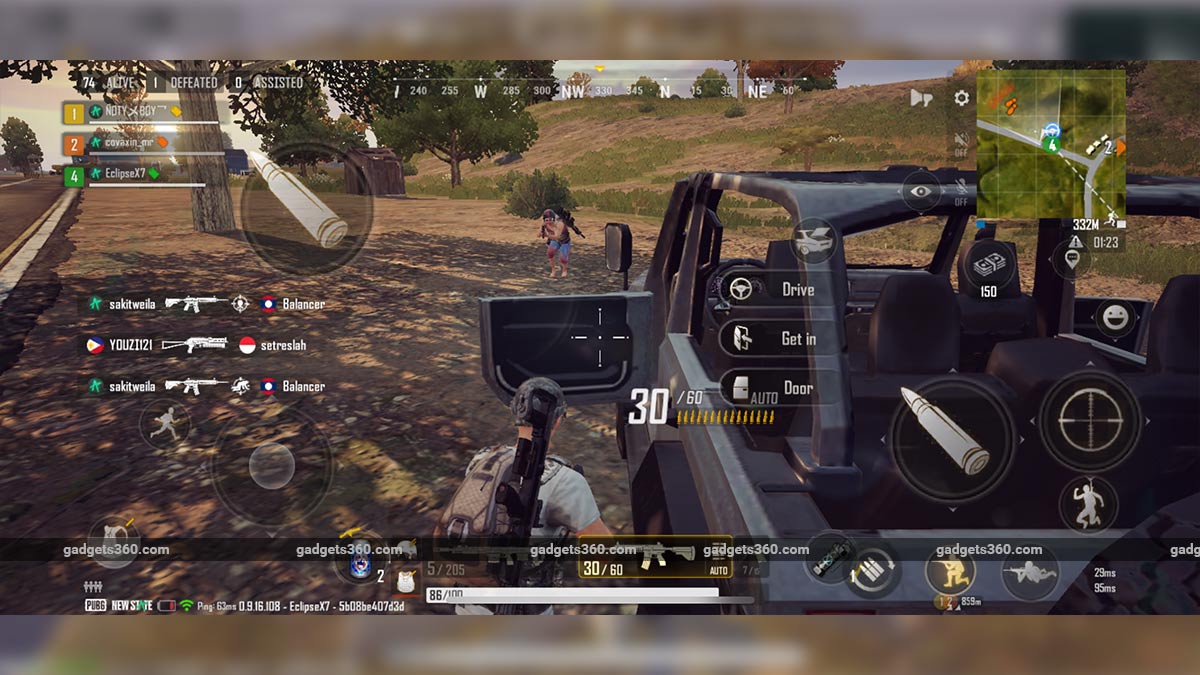Screen dimensions: 1200x675
Task: Open the vehicle trunk icon
Action: click(814, 241)
